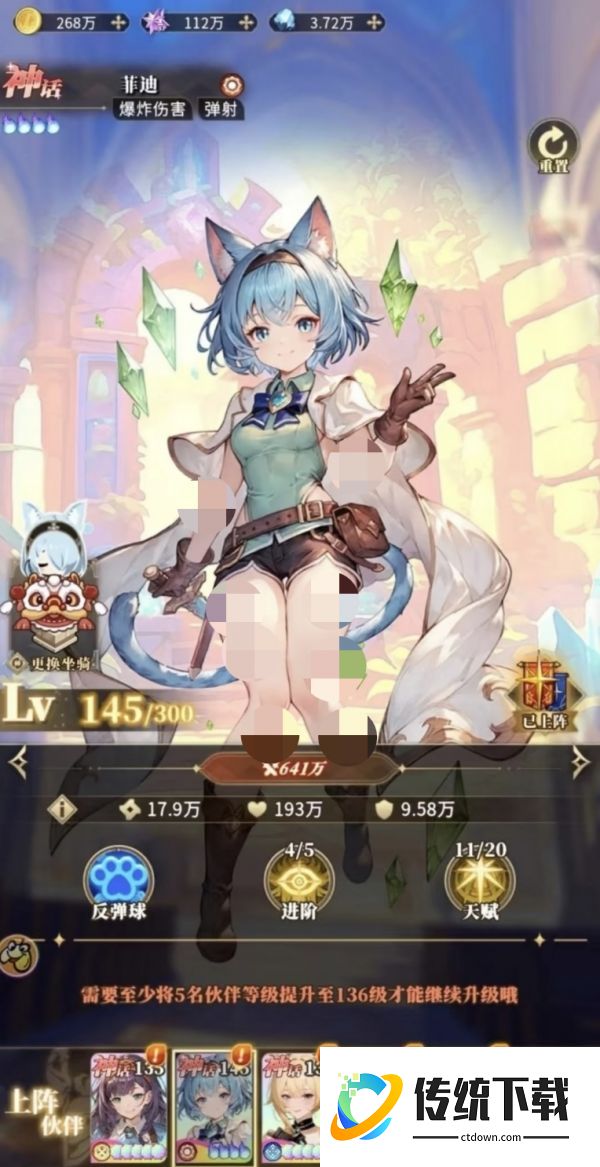Add more gold coins with plus button

[118, 21]
